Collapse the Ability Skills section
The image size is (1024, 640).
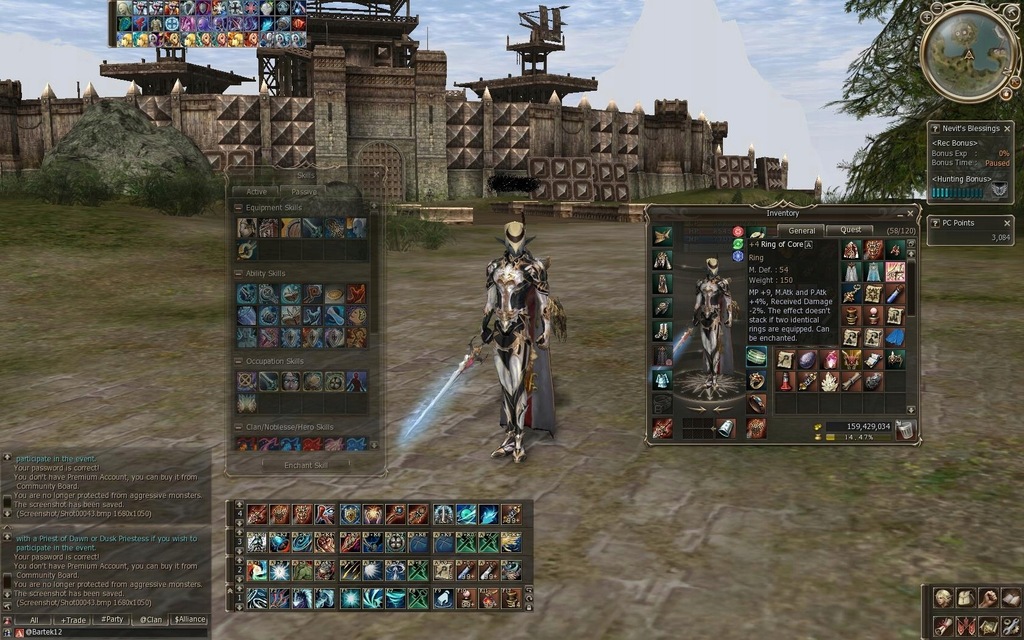tap(238, 273)
